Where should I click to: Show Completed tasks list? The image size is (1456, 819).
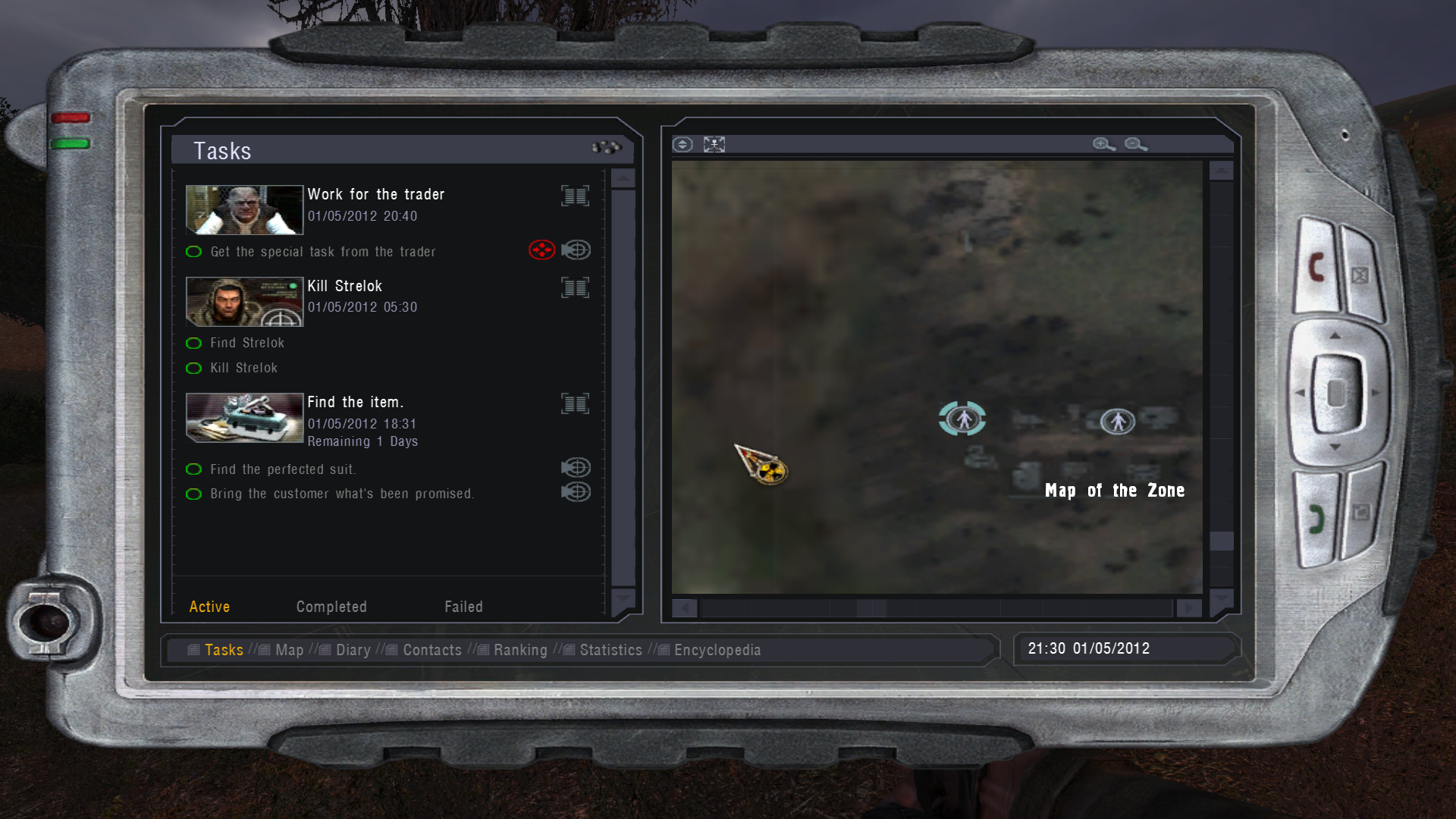click(331, 607)
